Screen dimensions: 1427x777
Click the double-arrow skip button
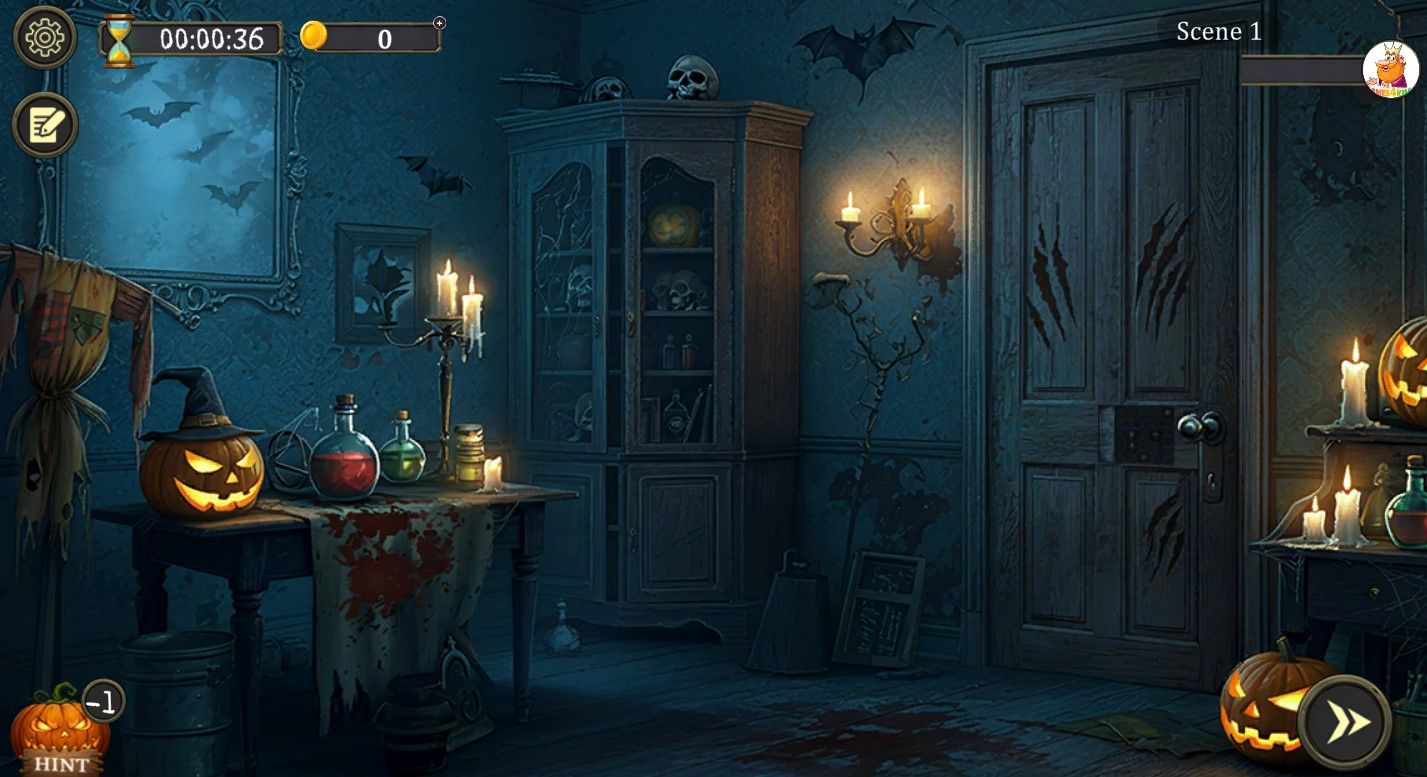(1345, 722)
